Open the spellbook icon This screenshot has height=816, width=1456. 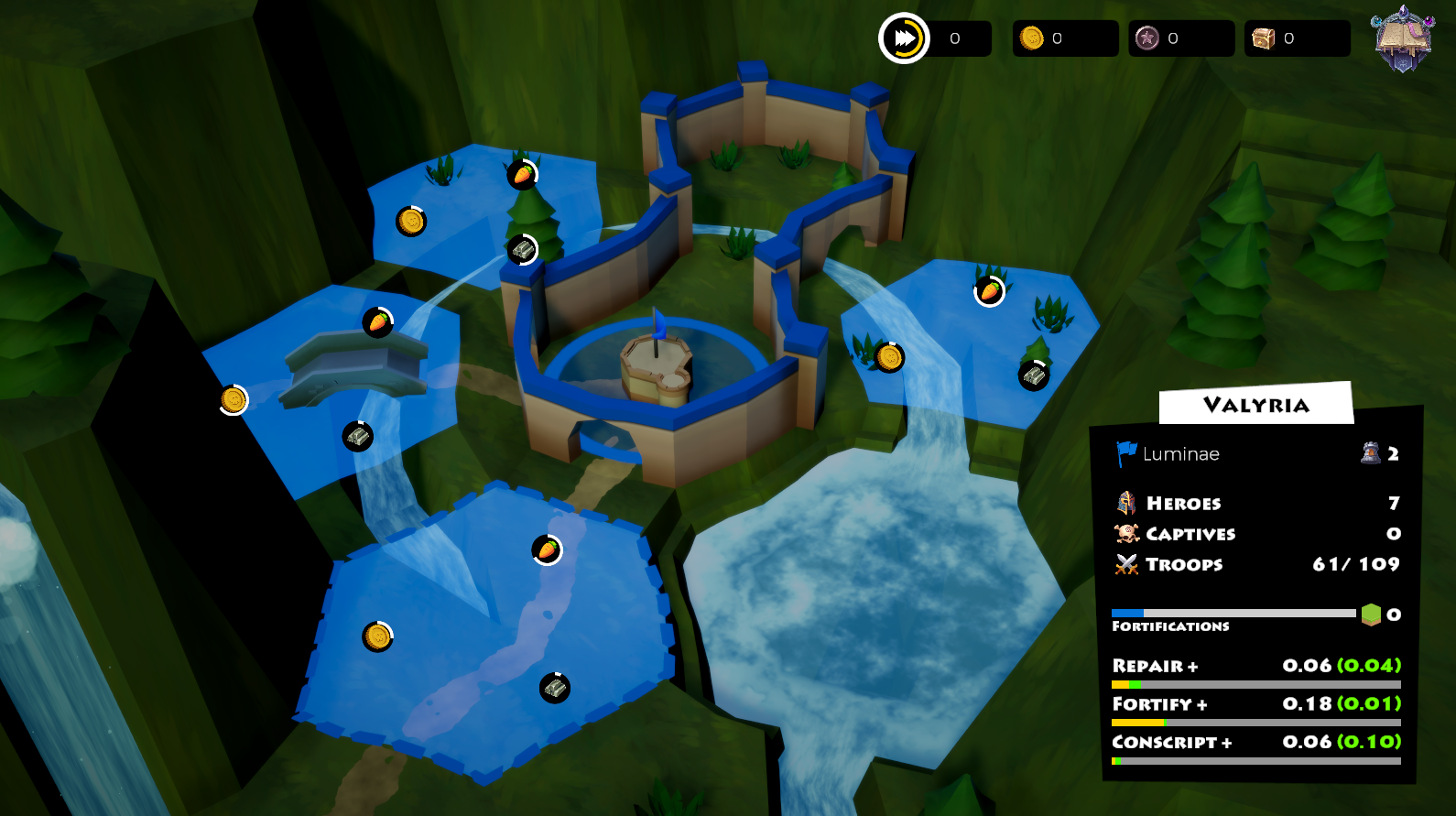coord(1402,40)
